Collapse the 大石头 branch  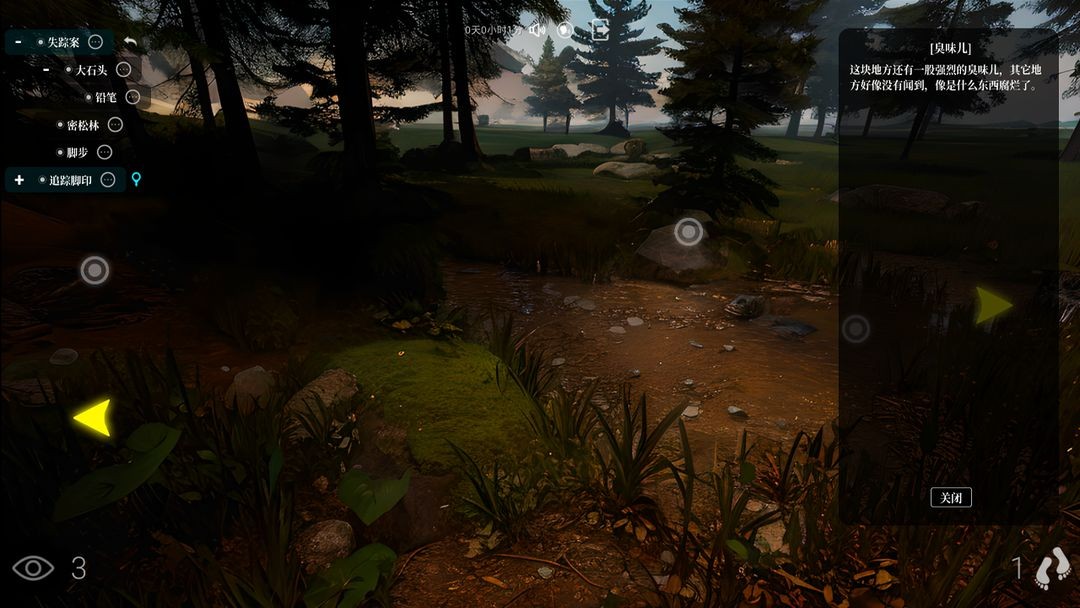coord(46,70)
